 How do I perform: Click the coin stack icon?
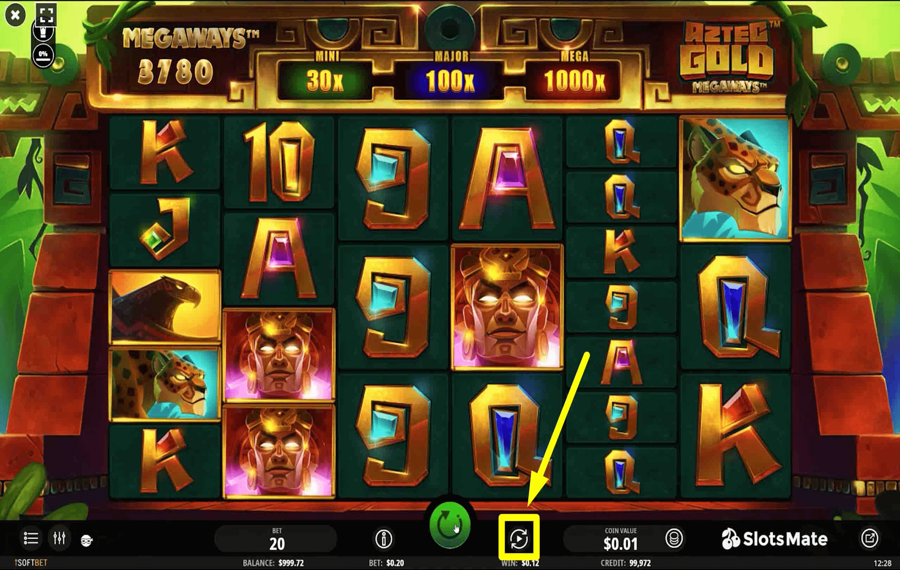pyautogui.click(x=674, y=539)
